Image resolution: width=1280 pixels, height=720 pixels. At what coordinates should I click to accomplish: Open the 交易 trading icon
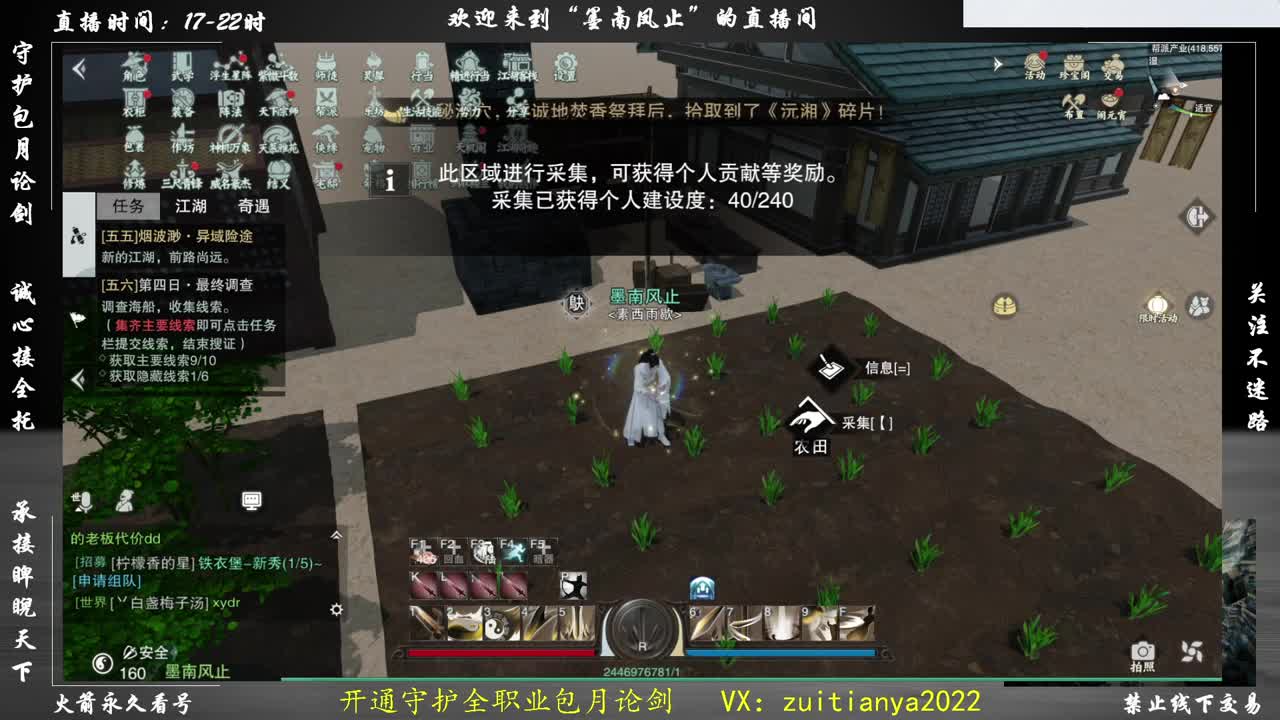[x=1113, y=62]
